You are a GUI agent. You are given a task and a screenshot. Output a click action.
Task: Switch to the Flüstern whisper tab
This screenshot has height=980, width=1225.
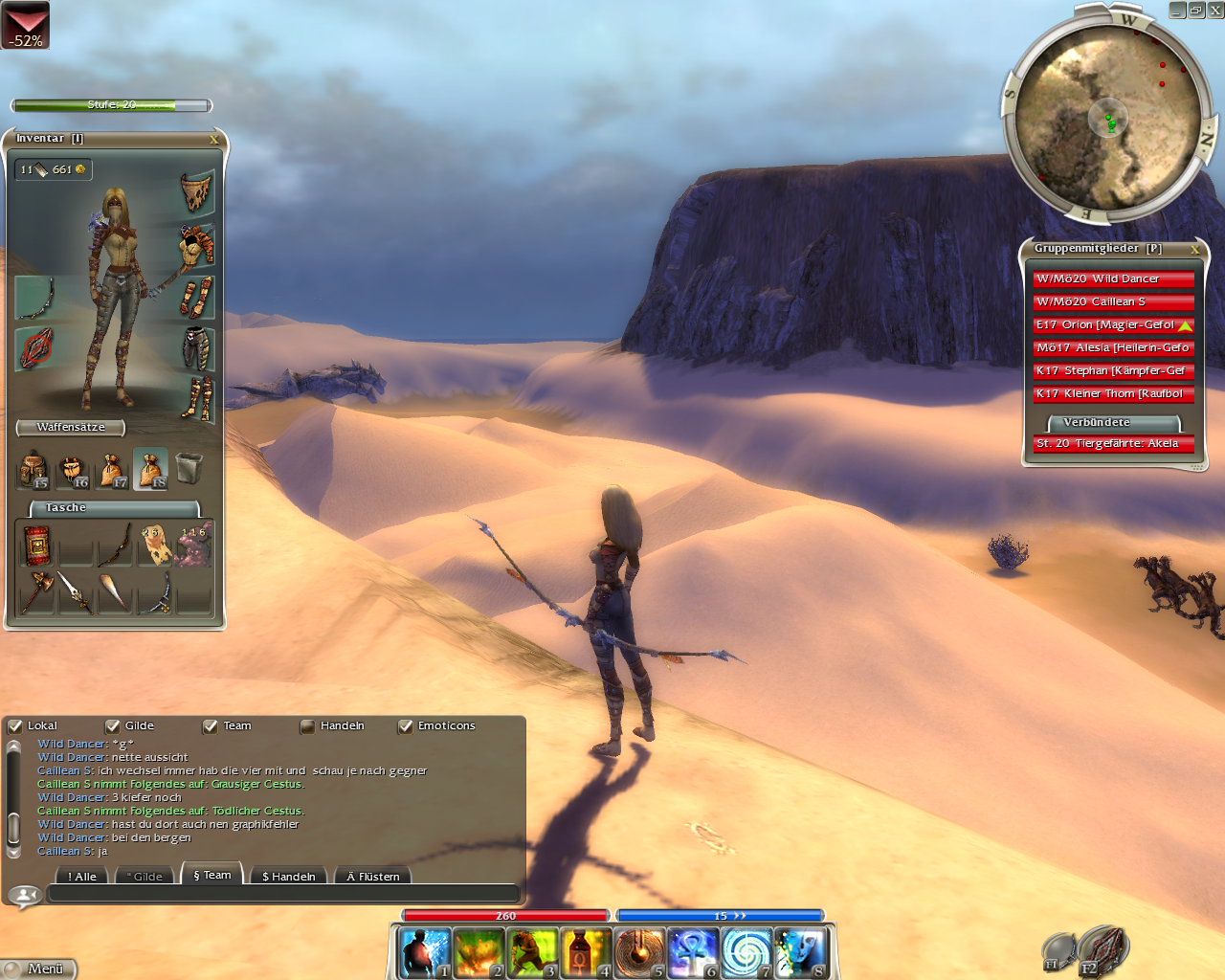point(373,876)
